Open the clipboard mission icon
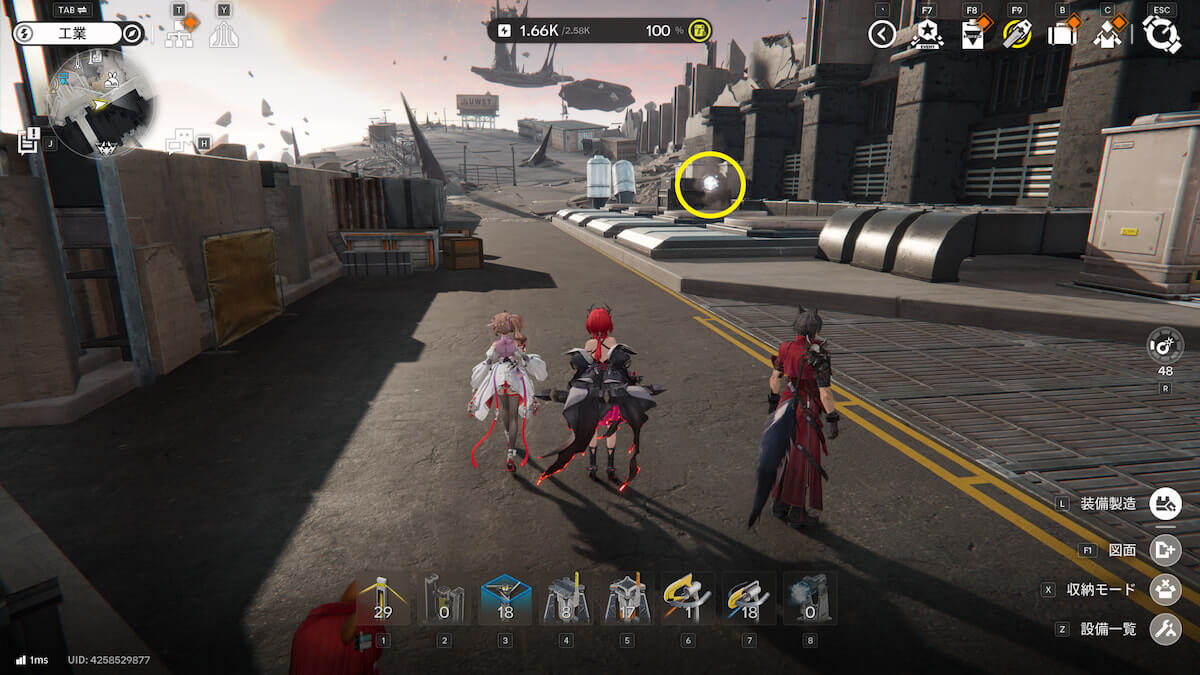This screenshot has width=1200, height=675. click(972, 35)
